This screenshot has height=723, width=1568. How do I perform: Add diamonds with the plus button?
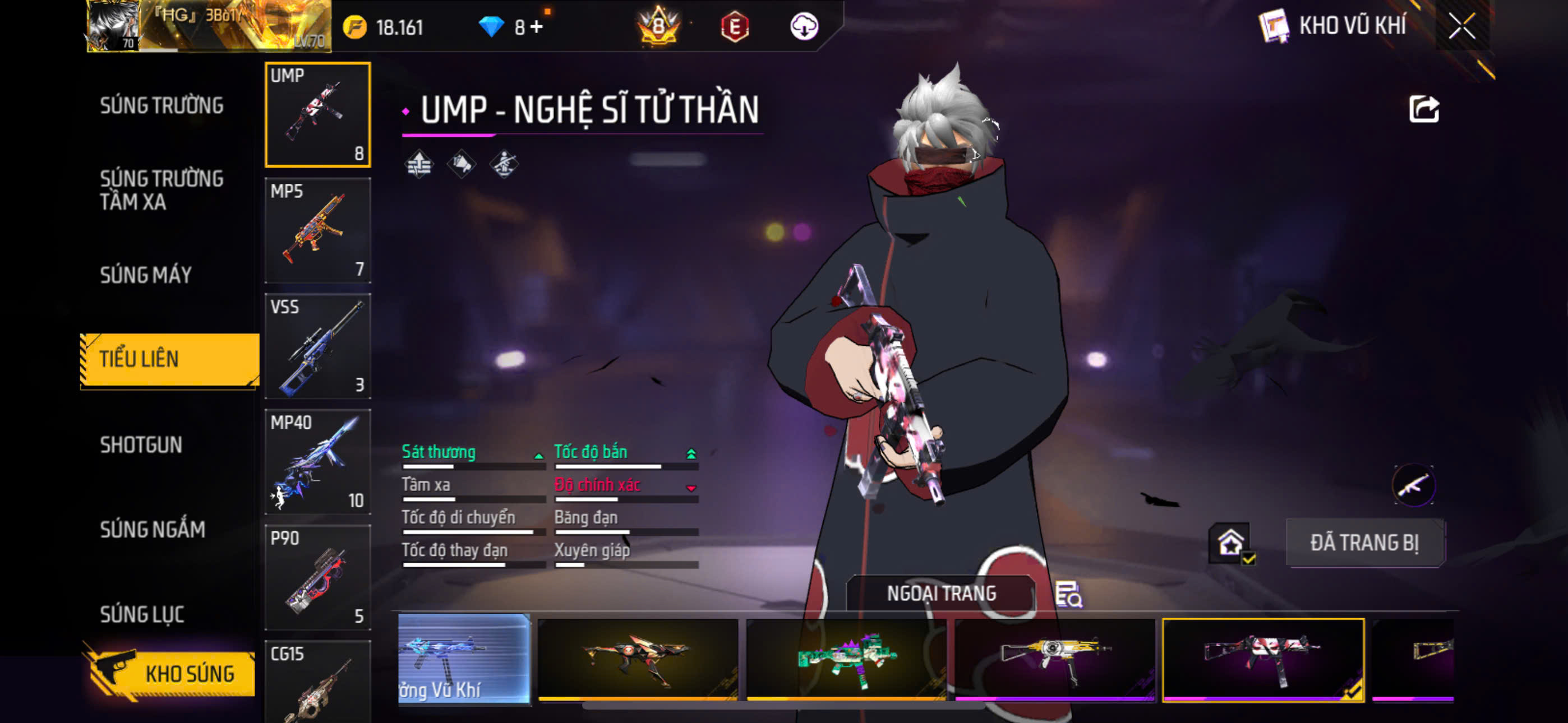pos(537,27)
